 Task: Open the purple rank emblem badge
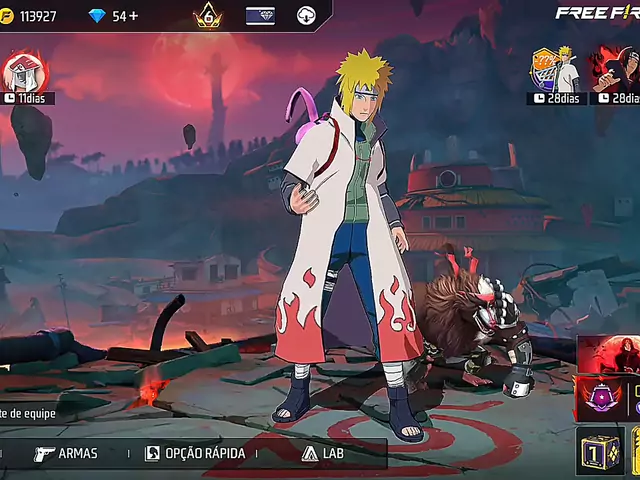601,397
